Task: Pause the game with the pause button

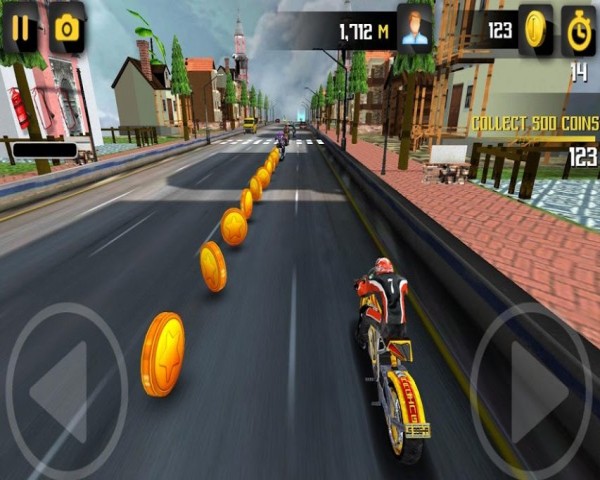Action: (21, 27)
